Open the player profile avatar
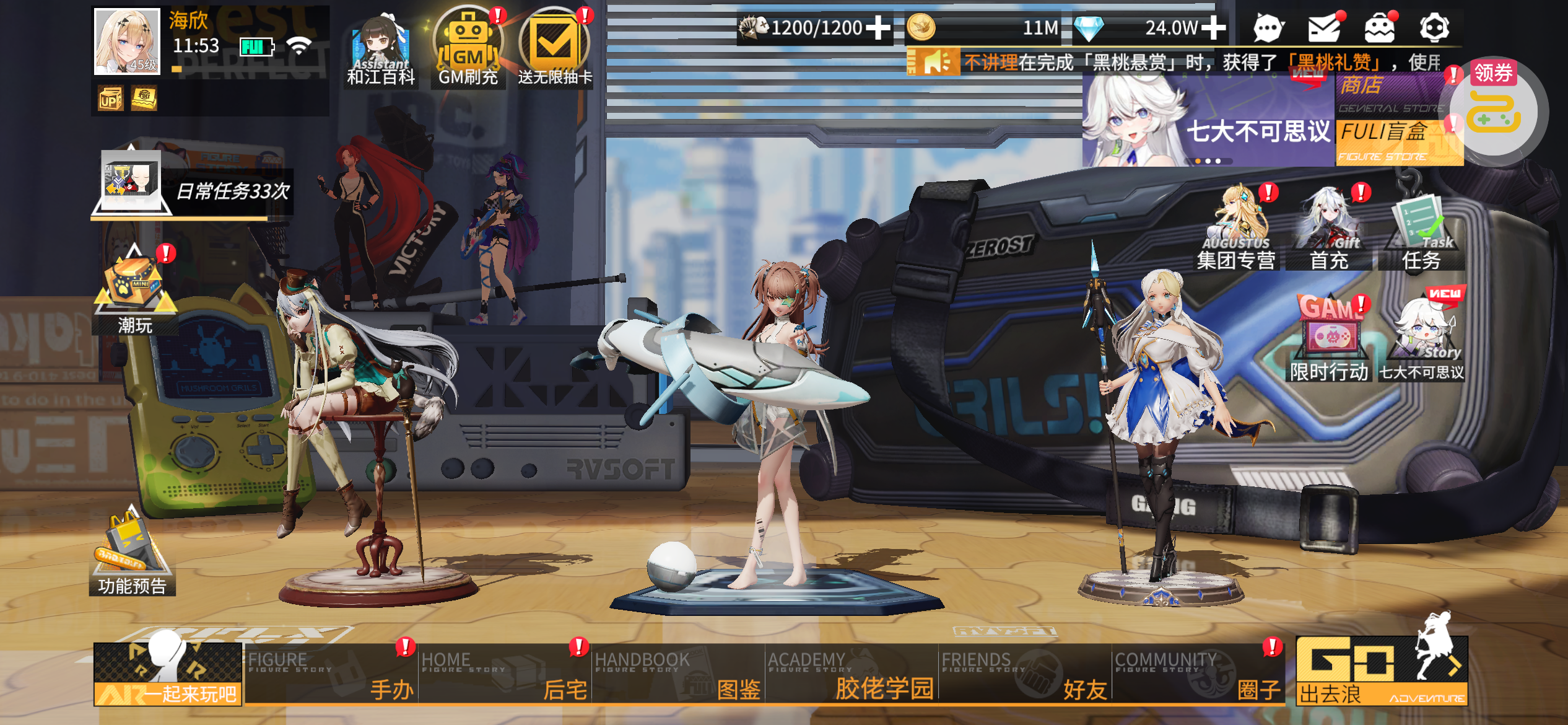 (127, 41)
